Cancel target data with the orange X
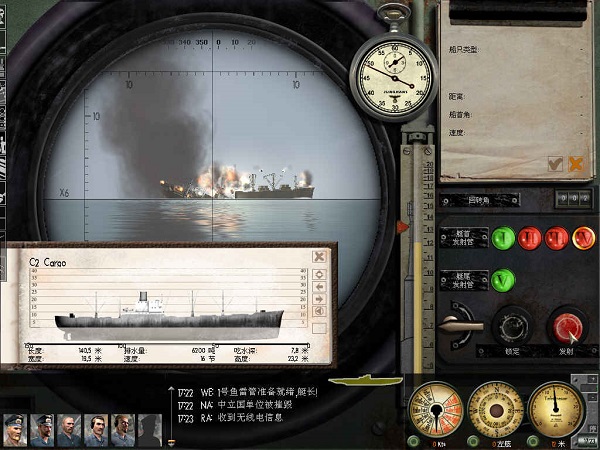600x450 pixels. click(x=575, y=163)
